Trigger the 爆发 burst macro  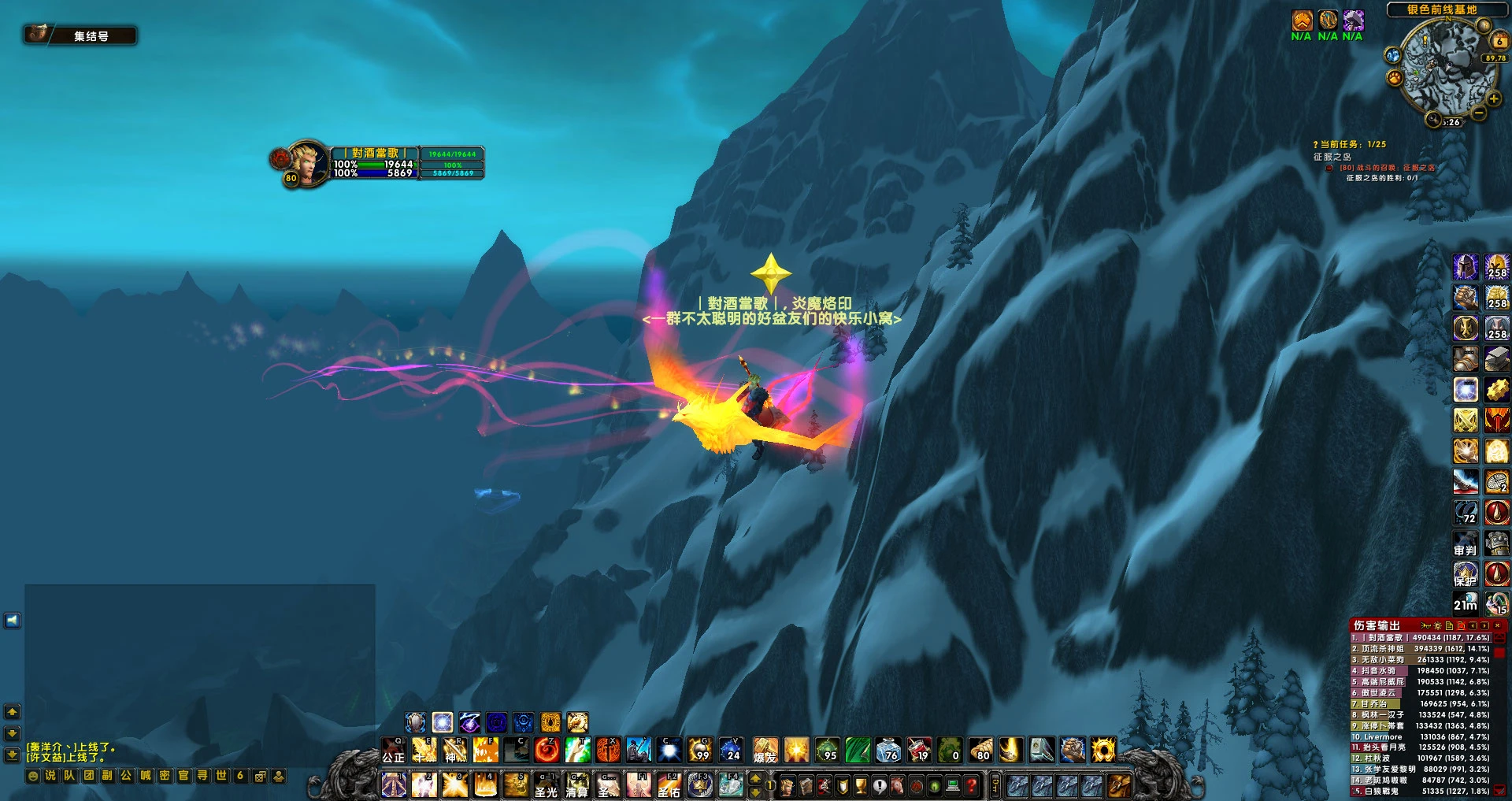765,750
